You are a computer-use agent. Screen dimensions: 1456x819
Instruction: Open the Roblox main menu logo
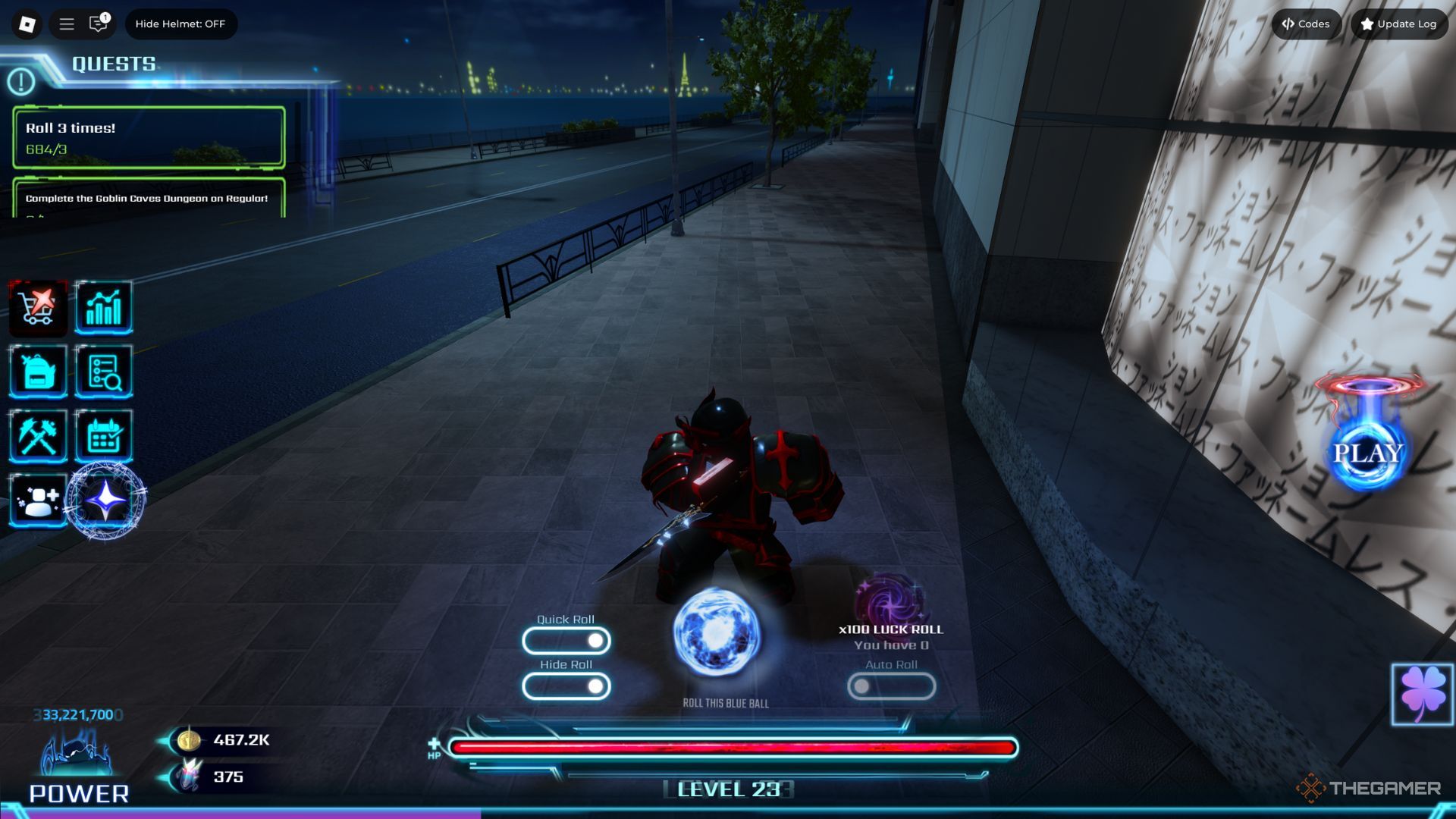coord(27,24)
